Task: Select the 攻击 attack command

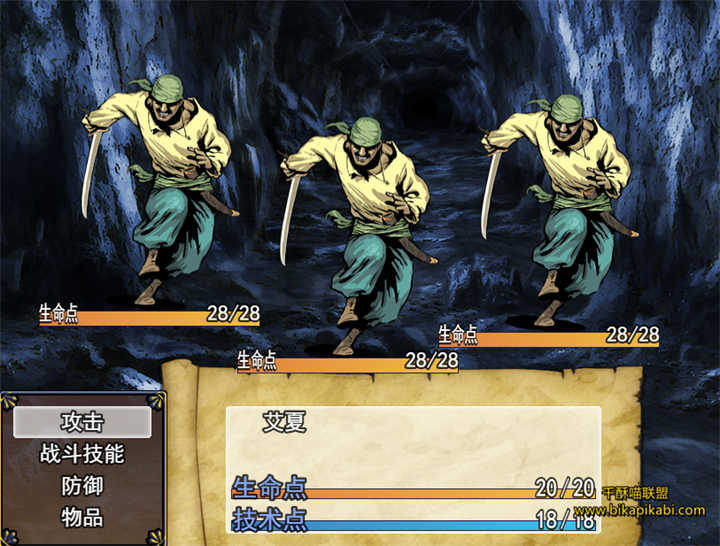Action: [82, 422]
